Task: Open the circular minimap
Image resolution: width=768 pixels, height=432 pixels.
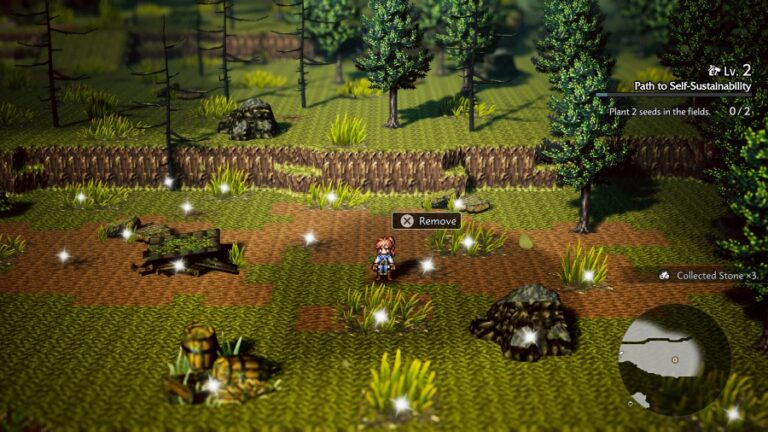Action: [x=674, y=359]
